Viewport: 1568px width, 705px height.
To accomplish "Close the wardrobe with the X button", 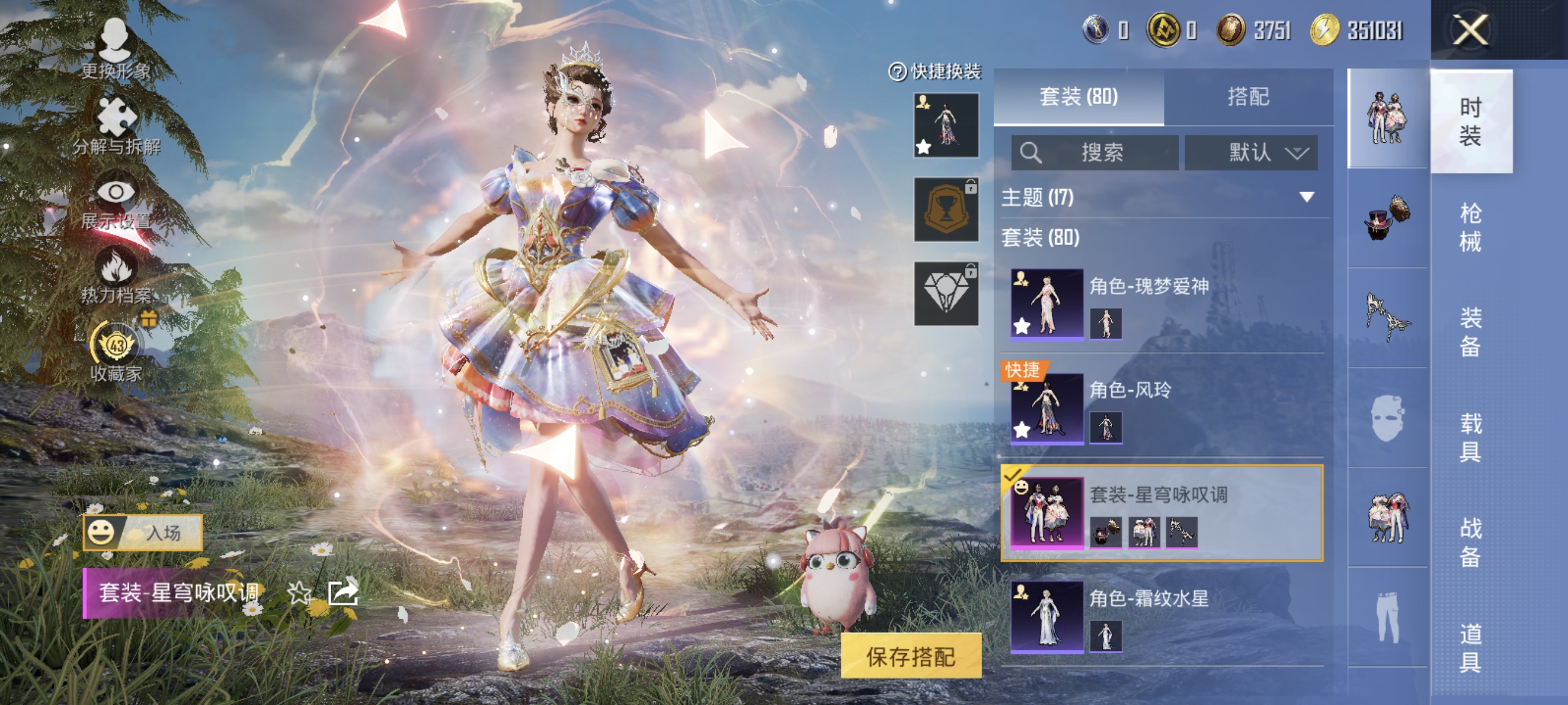I will pyautogui.click(x=1470, y=31).
